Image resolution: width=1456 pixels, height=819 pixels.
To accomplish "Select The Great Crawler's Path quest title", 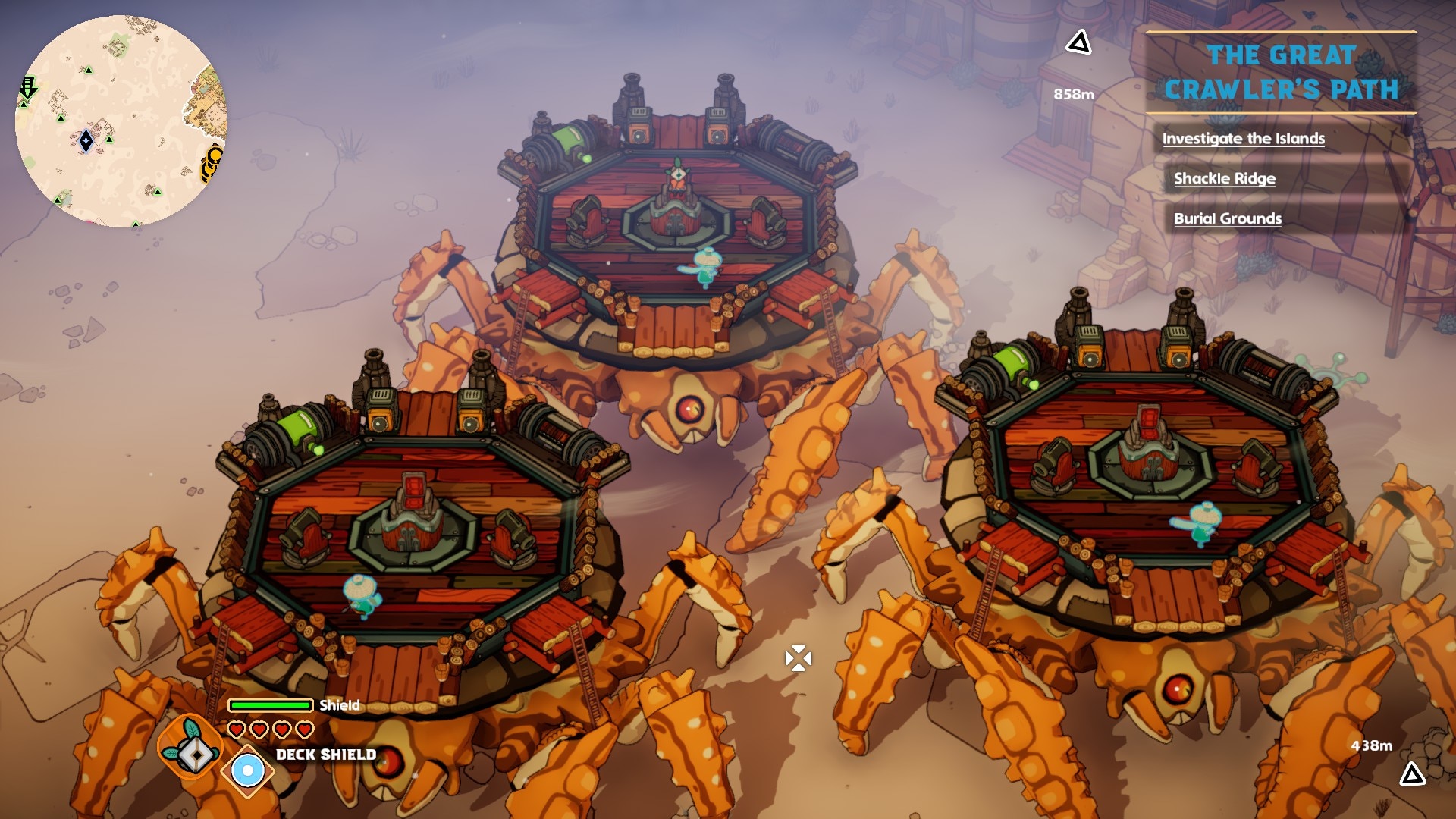I will point(1281,73).
